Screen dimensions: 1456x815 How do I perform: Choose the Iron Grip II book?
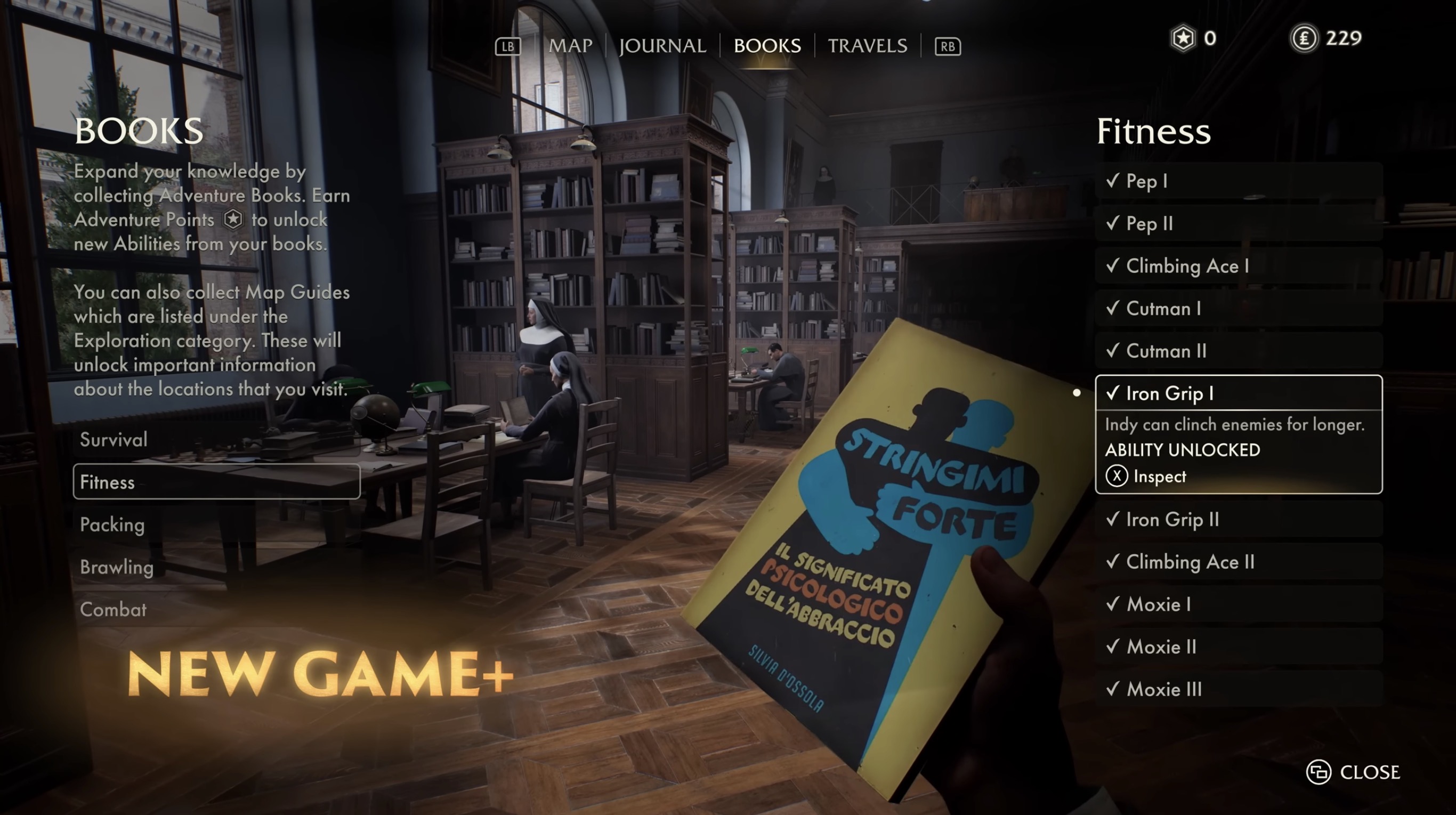[1238, 519]
